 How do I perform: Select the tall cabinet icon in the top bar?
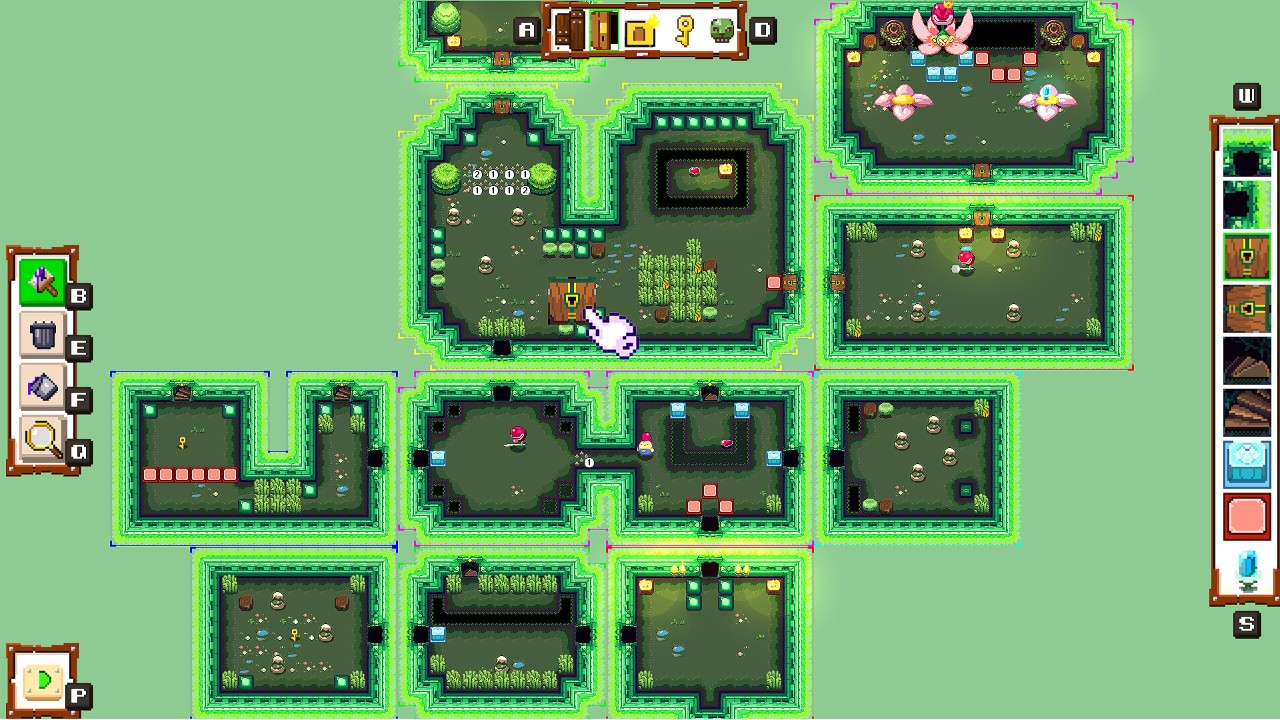pyautogui.click(x=568, y=30)
